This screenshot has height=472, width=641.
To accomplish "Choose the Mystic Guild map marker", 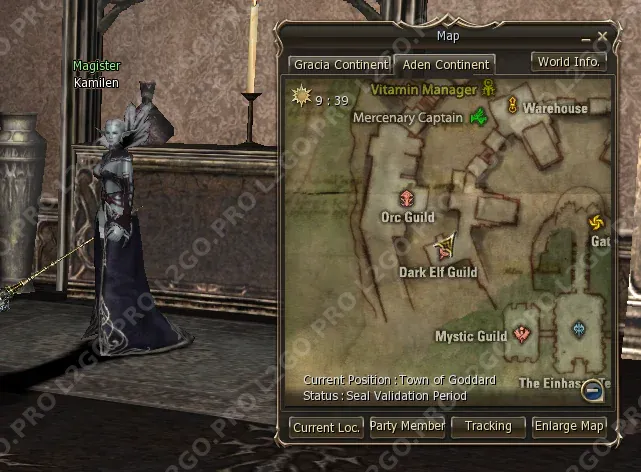I will point(521,334).
